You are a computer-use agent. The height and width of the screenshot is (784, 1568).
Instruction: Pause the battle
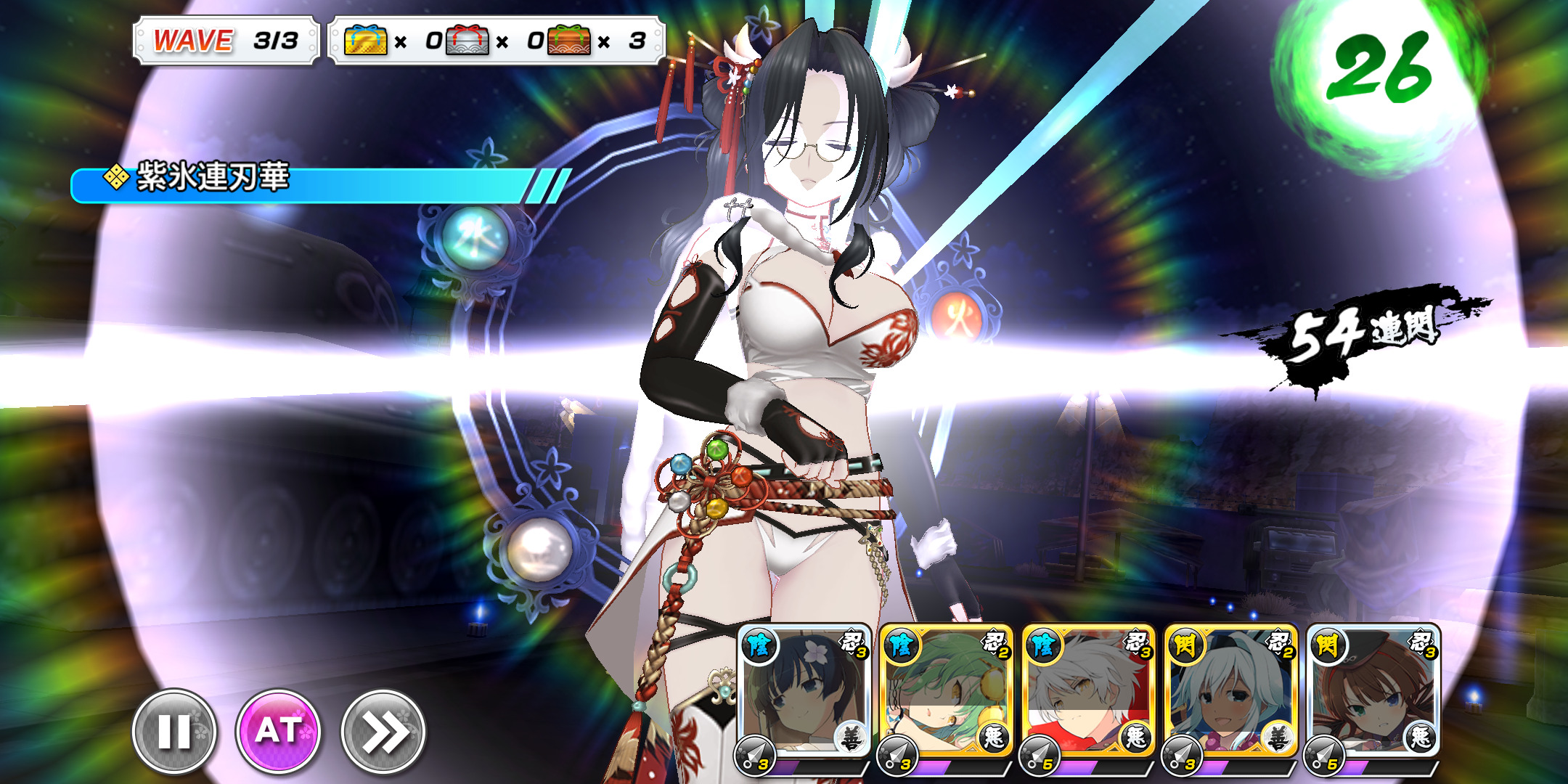174,731
